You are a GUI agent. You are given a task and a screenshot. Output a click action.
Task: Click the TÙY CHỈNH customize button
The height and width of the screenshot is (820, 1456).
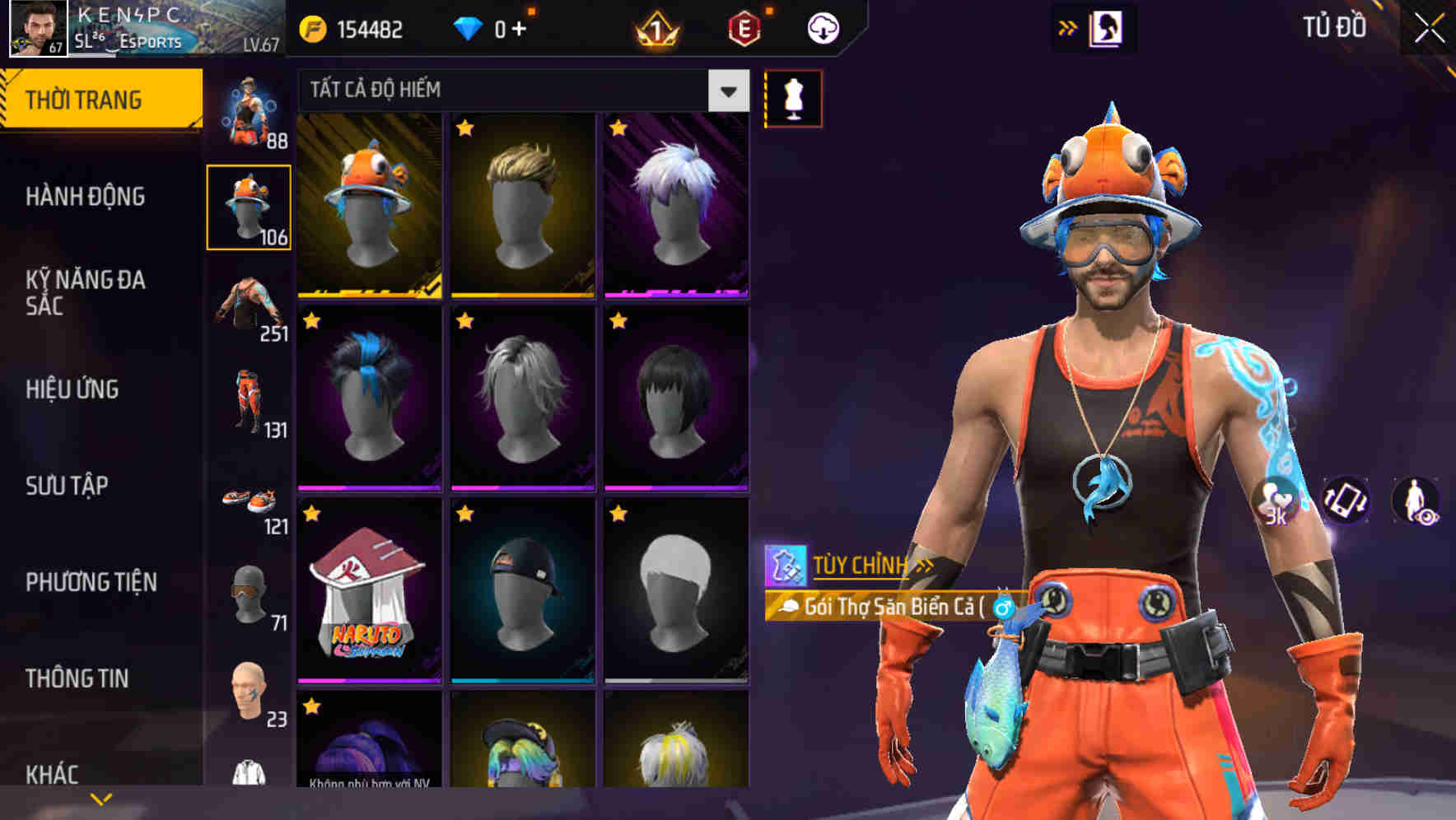(x=862, y=565)
